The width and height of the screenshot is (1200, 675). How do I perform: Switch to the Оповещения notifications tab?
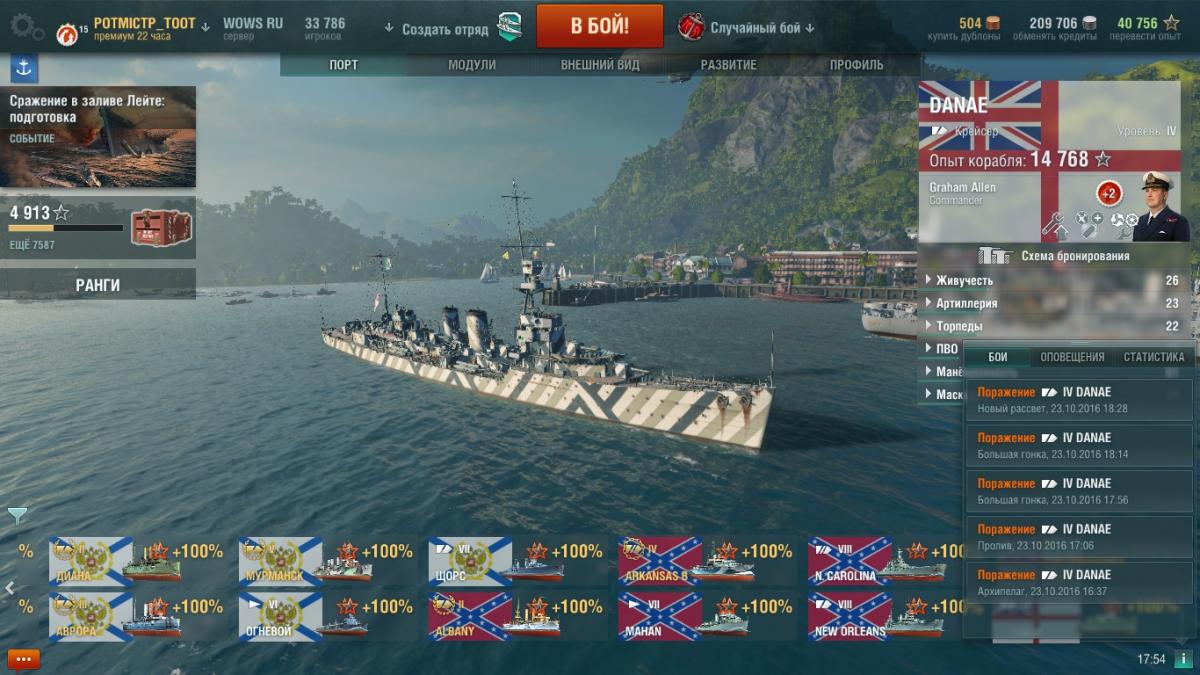tap(1072, 357)
